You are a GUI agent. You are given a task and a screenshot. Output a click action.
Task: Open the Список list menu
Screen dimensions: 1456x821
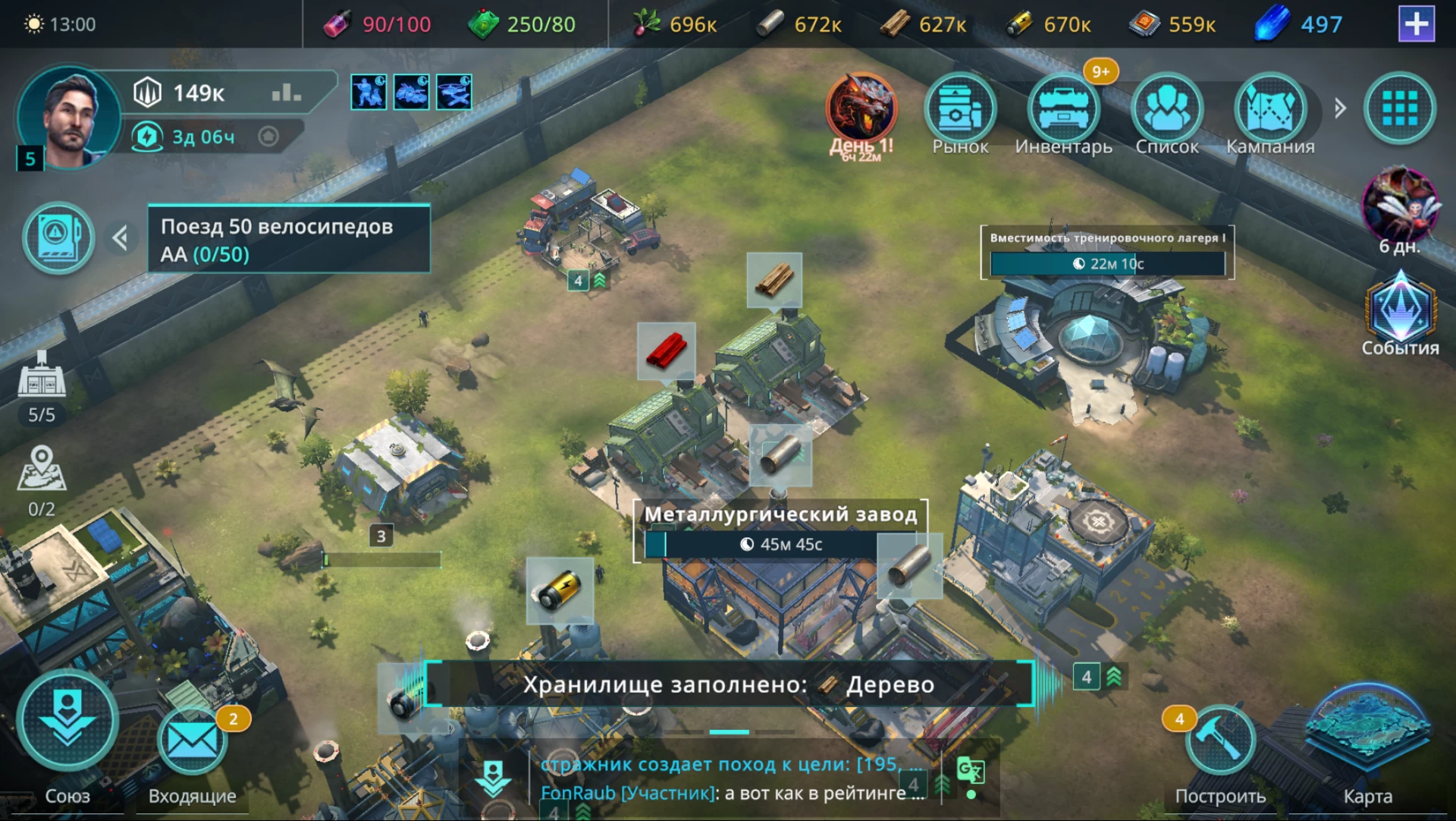pos(1166,111)
